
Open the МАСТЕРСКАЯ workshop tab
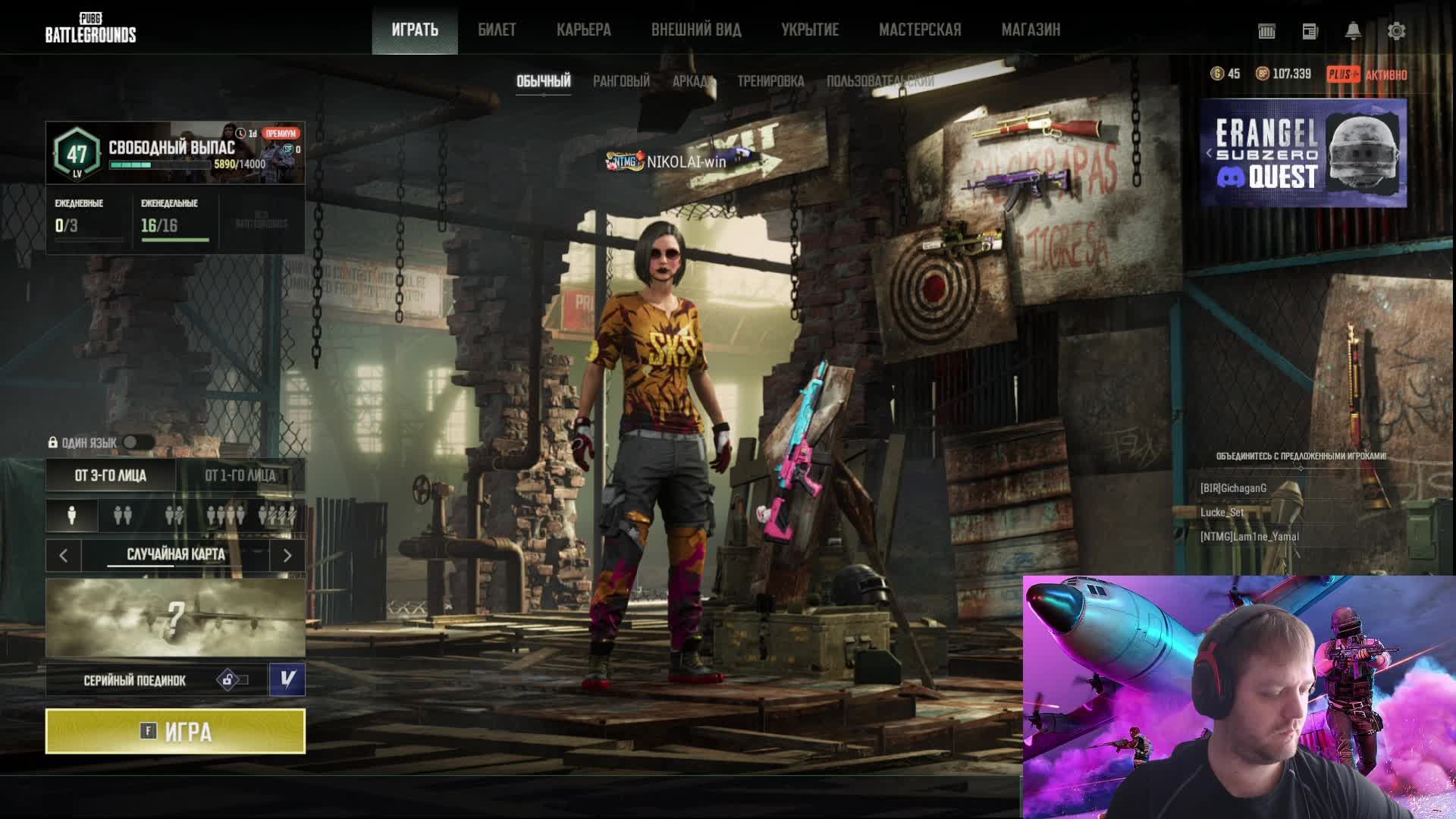point(919,30)
